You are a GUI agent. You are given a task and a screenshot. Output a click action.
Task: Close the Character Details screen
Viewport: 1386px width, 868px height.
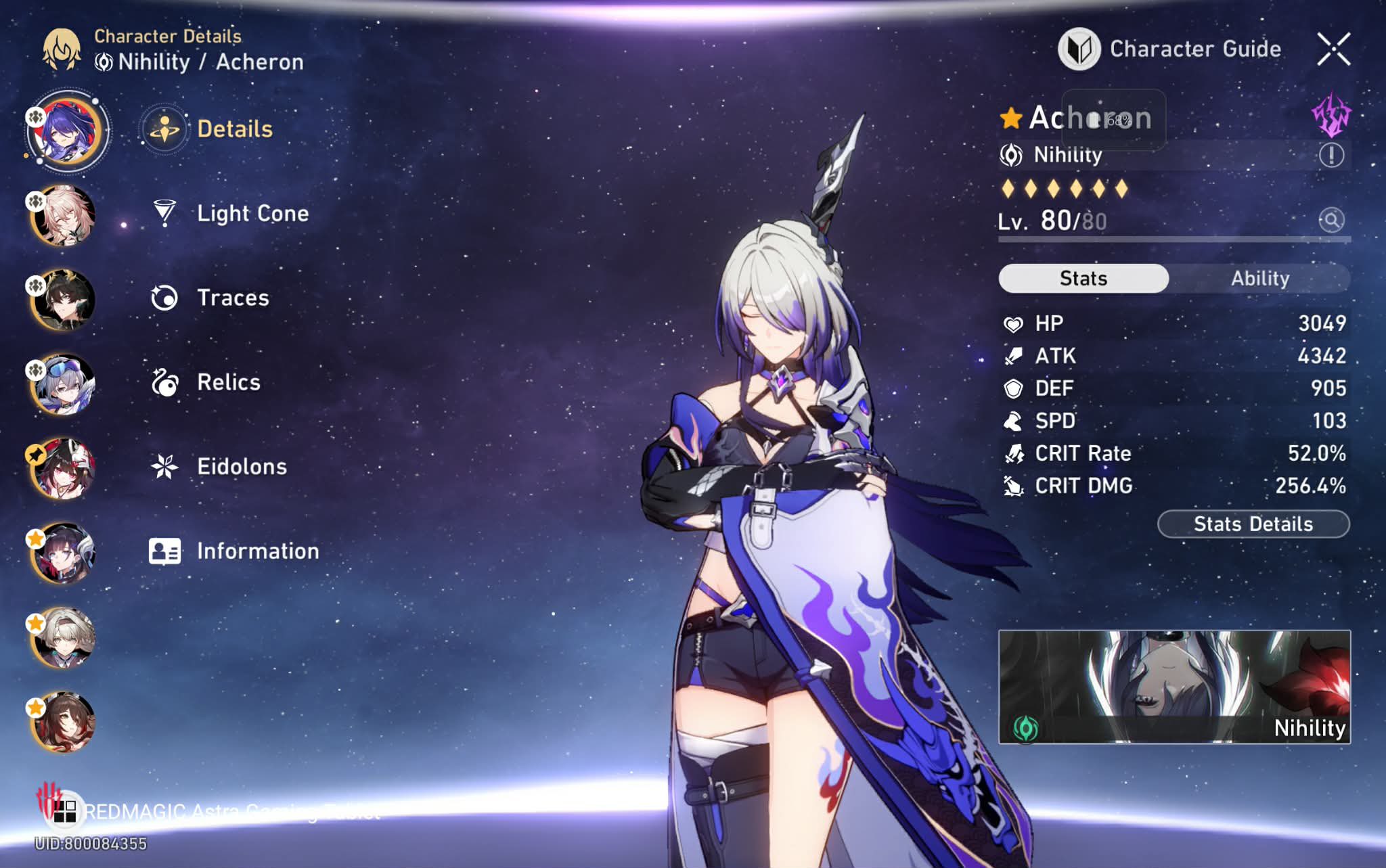coord(1333,49)
